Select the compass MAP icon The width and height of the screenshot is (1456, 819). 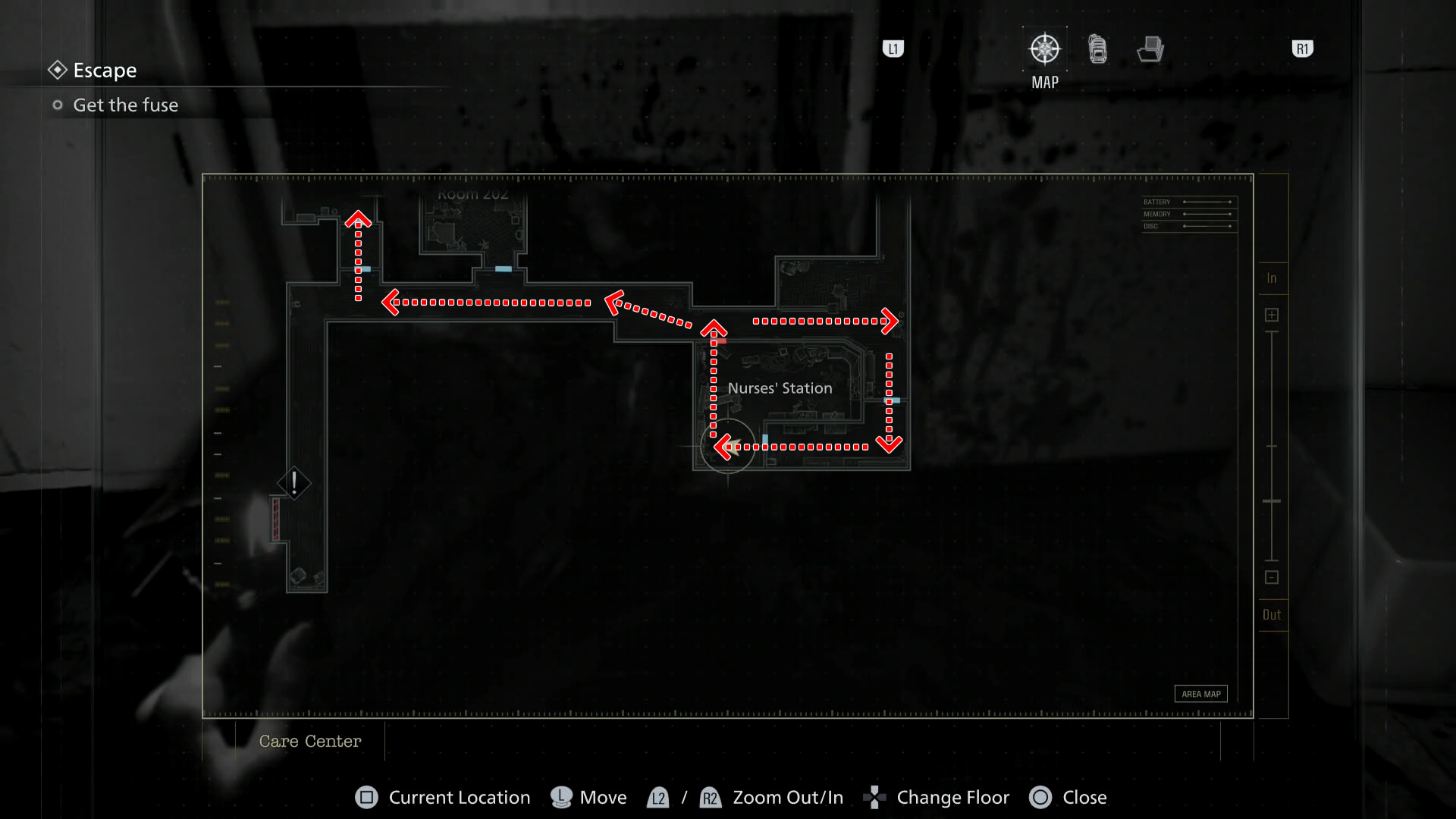click(x=1043, y=48)
